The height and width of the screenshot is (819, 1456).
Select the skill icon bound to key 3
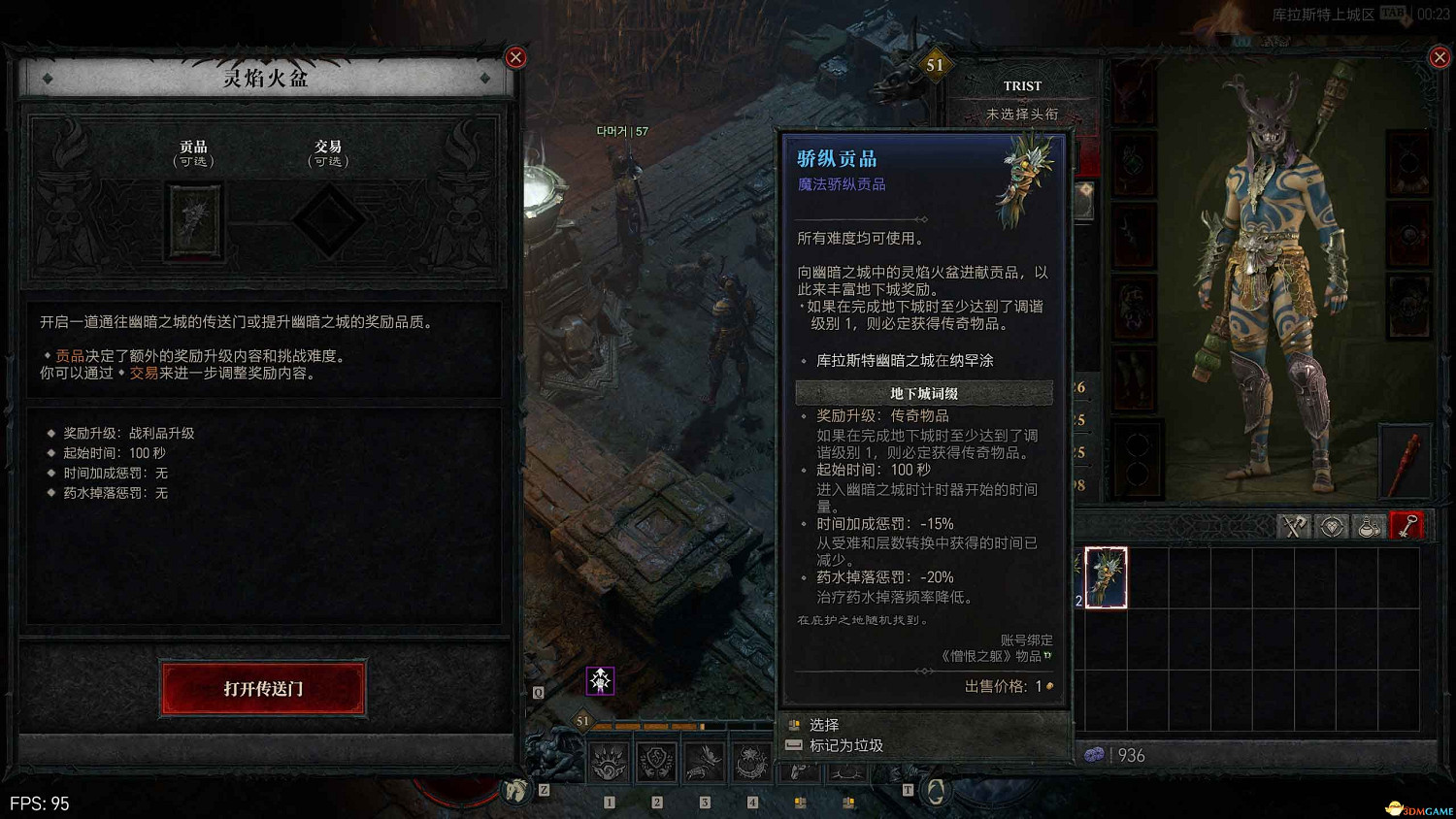[x=701, y=761]
